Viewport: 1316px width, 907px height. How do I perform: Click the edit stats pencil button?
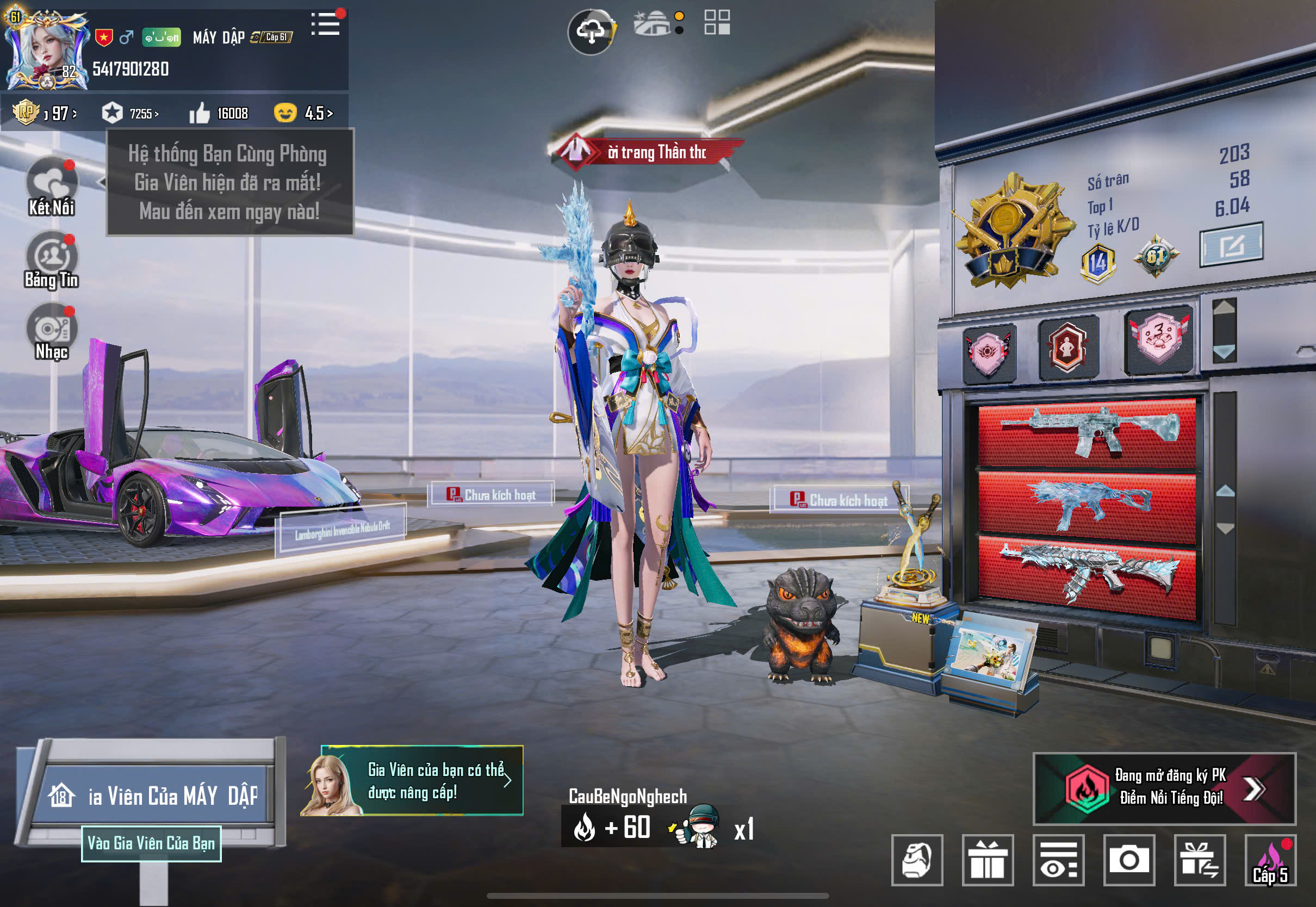1231,245
